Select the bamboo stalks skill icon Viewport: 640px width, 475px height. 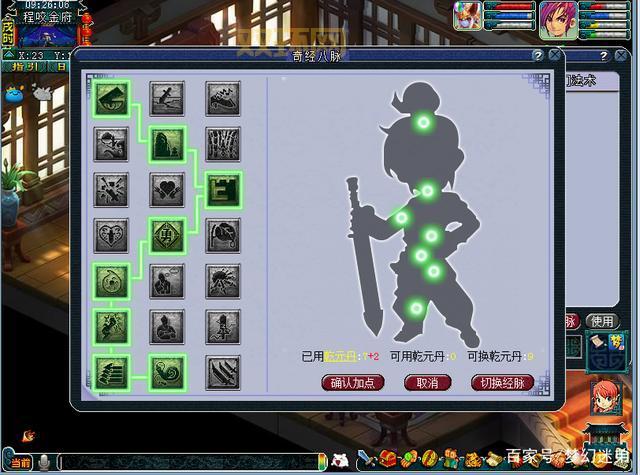[222, 142]
